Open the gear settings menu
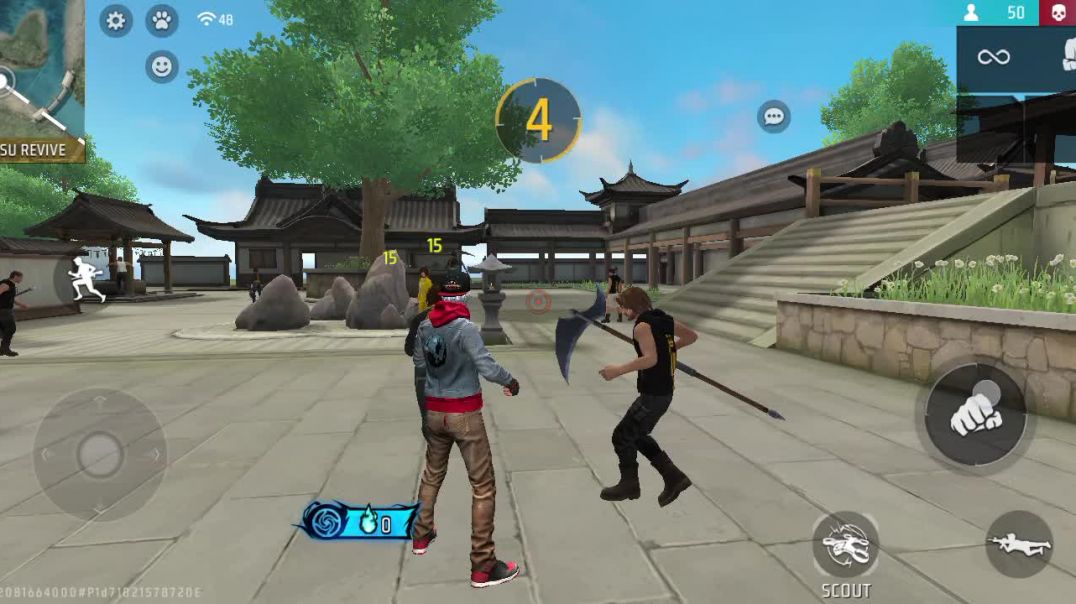The width and height of the screenshot is (1076, 604). click(x=116, y=20)
